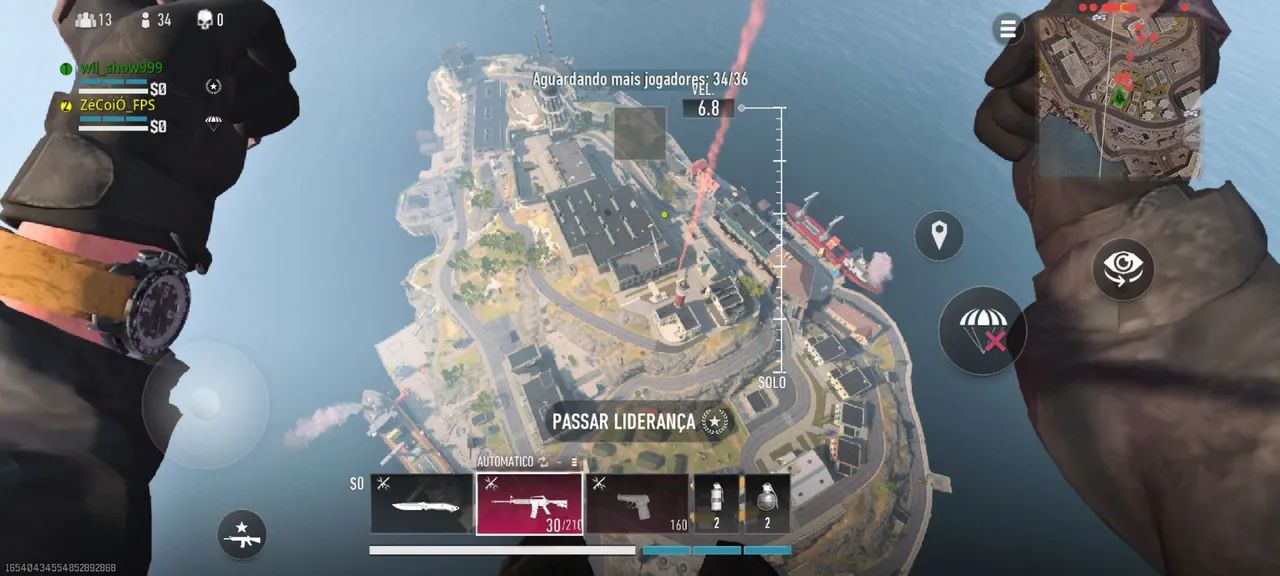Open the rifle loadout star button
Viewport: 1280px width, 576px height.
click(x=242, y=534)
